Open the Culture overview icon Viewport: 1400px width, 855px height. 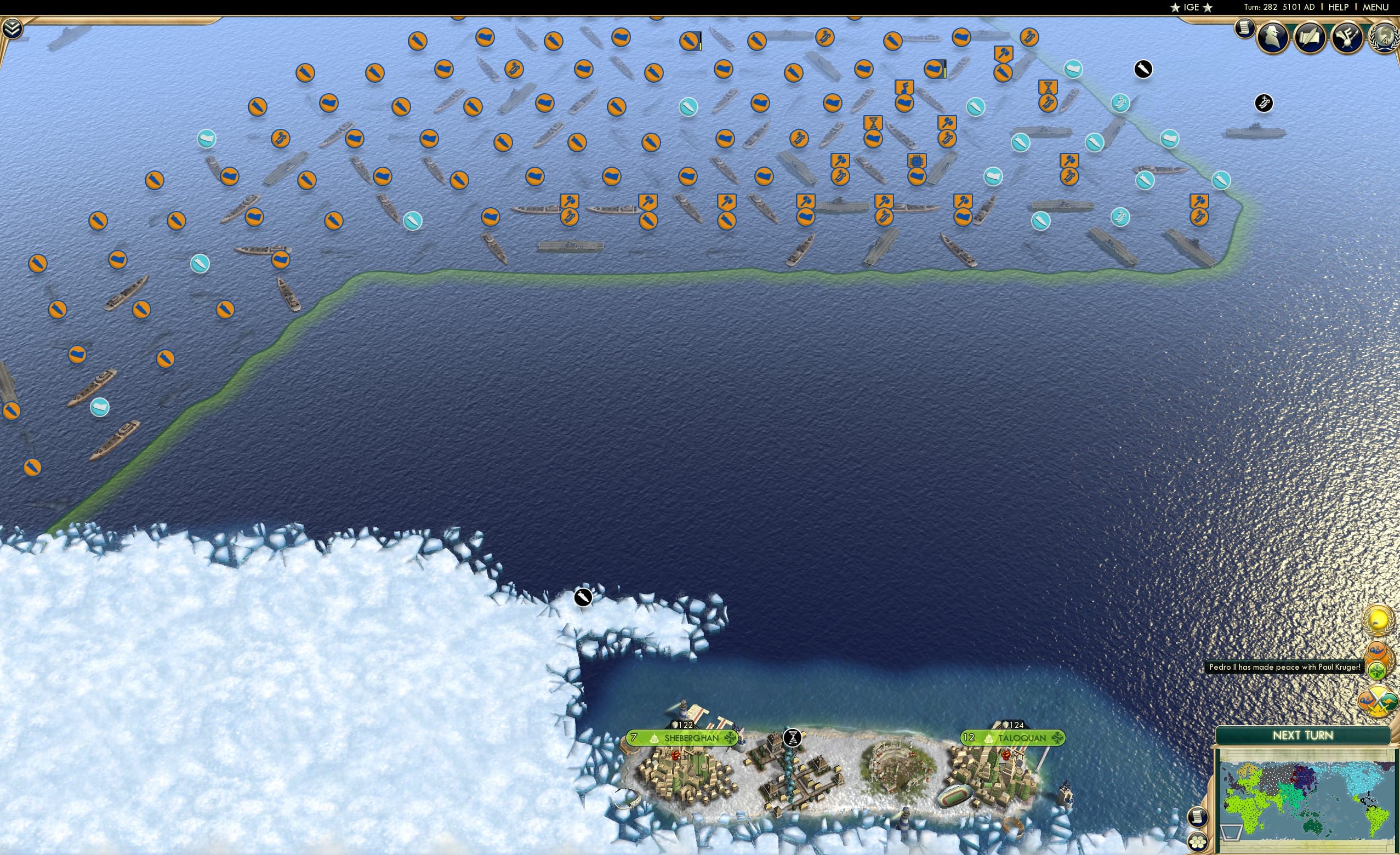pos(1346,38)
